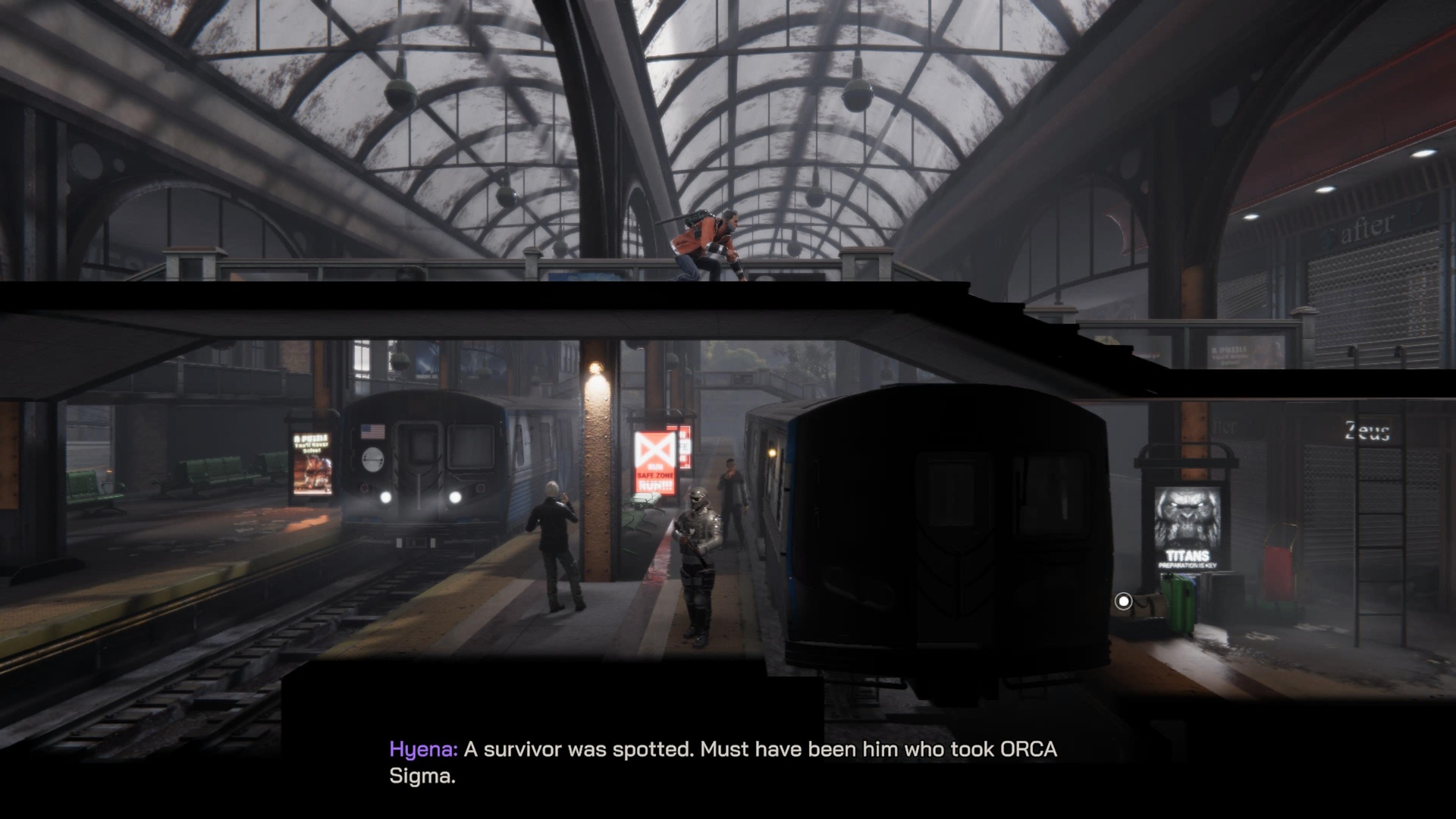The image size is (1456, 819).
Task: Select the white circular interaction marker
Action: coord(1123,601)
